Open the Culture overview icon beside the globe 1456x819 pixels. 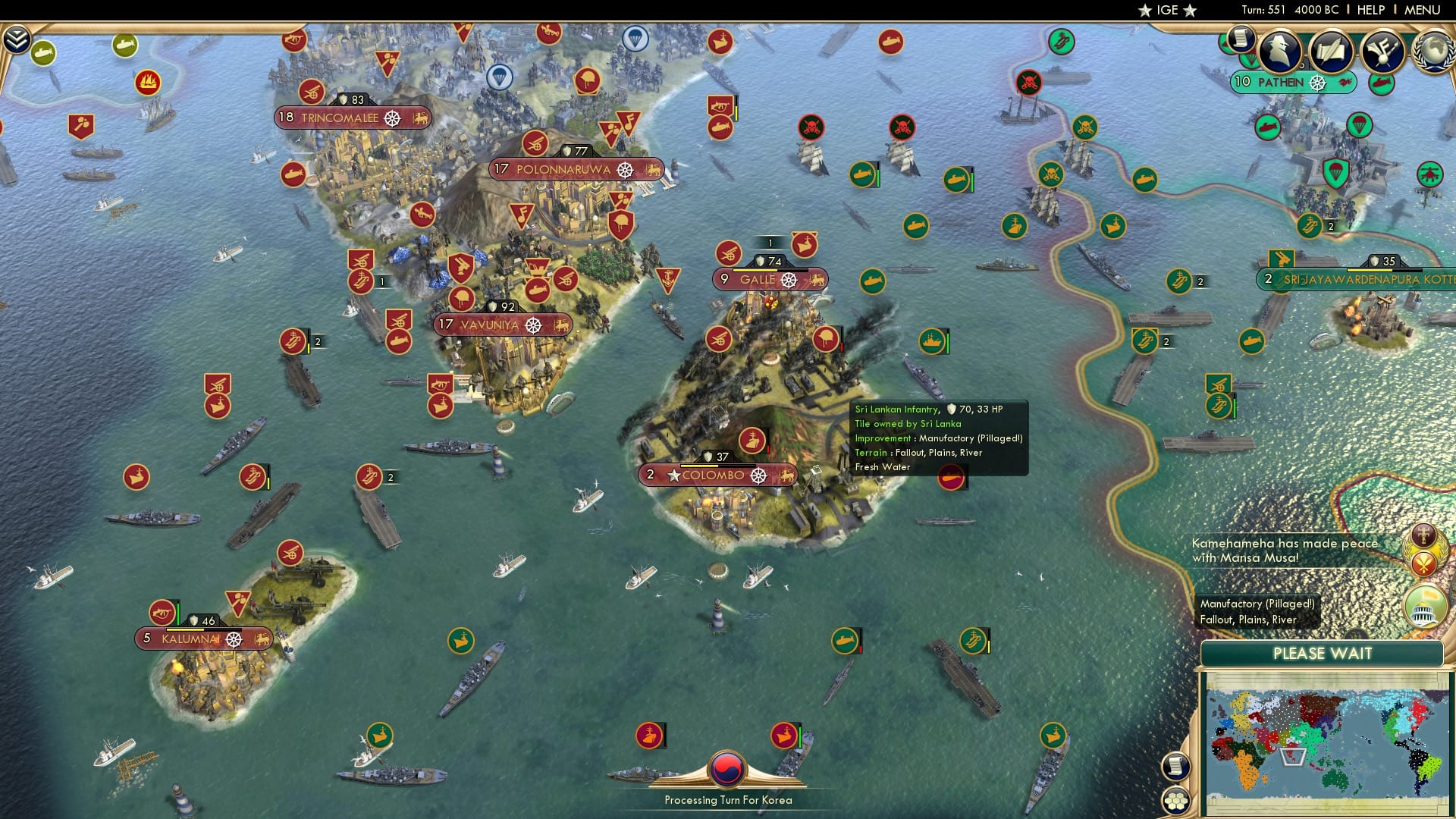tap(1384, 52)
